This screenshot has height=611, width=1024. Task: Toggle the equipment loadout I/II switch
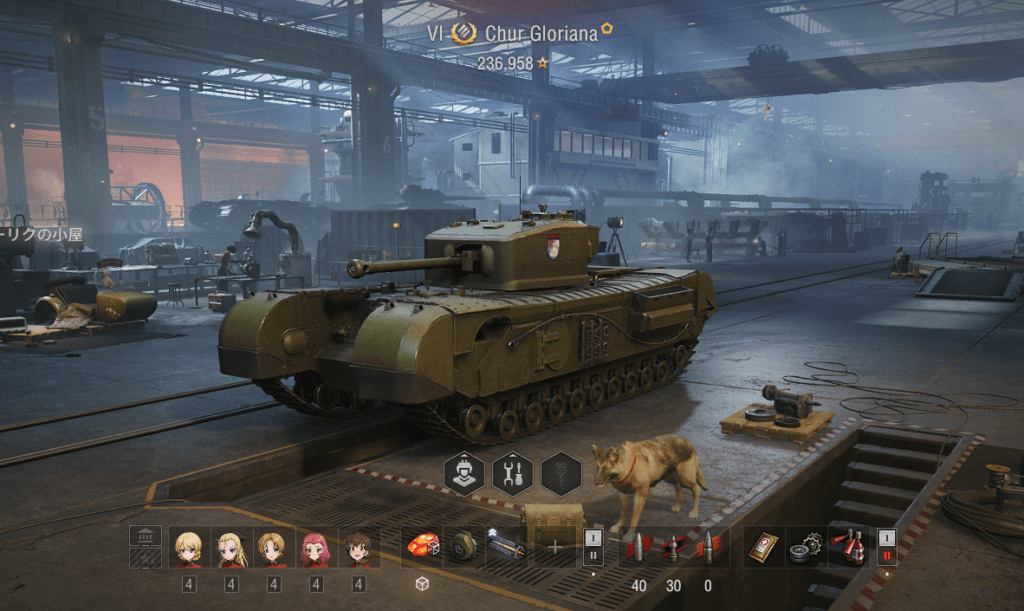pyautogui.click(x=592, y=547)
